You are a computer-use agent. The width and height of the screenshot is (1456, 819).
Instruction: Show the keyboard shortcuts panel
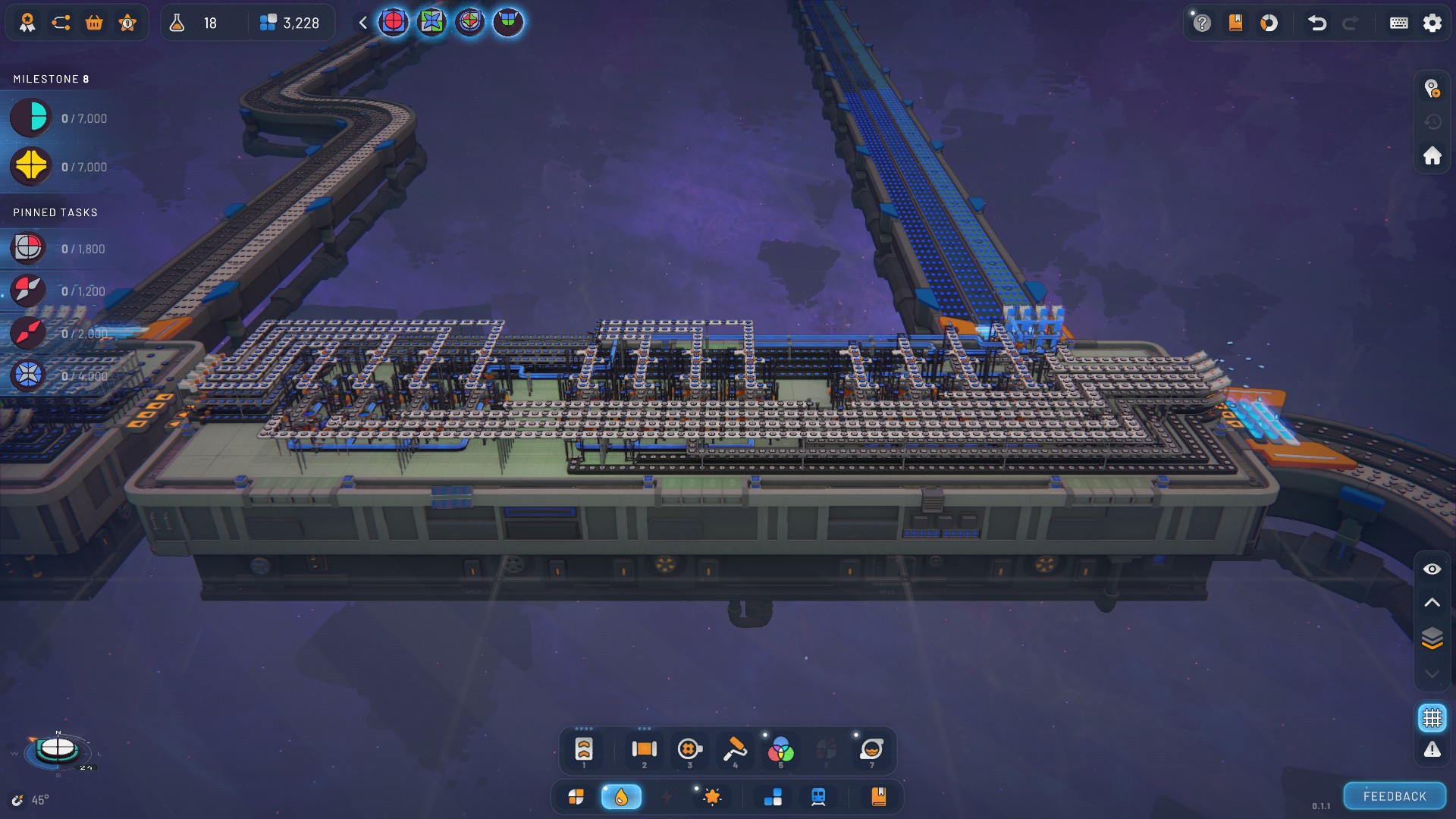click(x=1398, y=23)
